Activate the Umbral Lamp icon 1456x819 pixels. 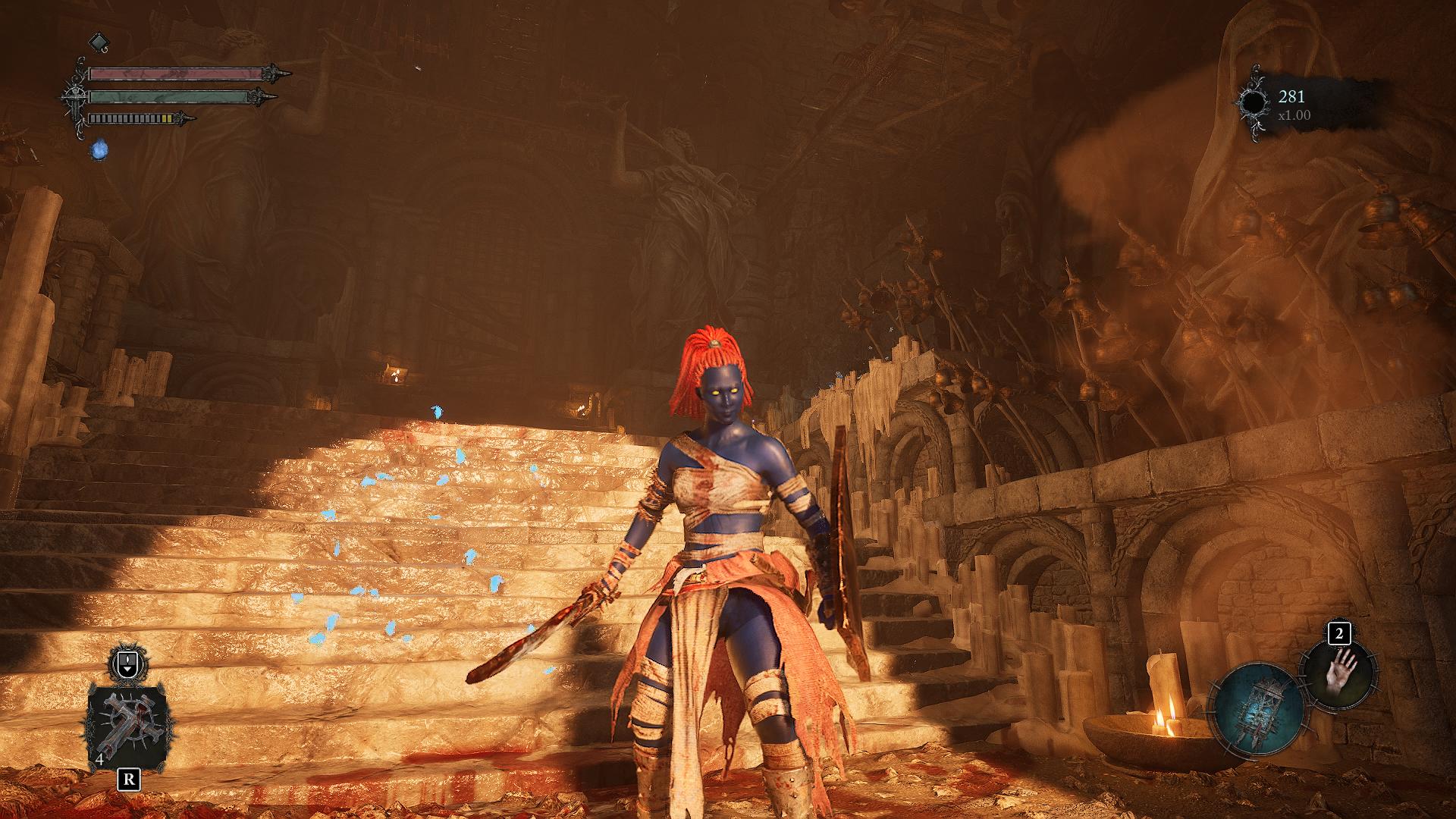click(1258, 706)
